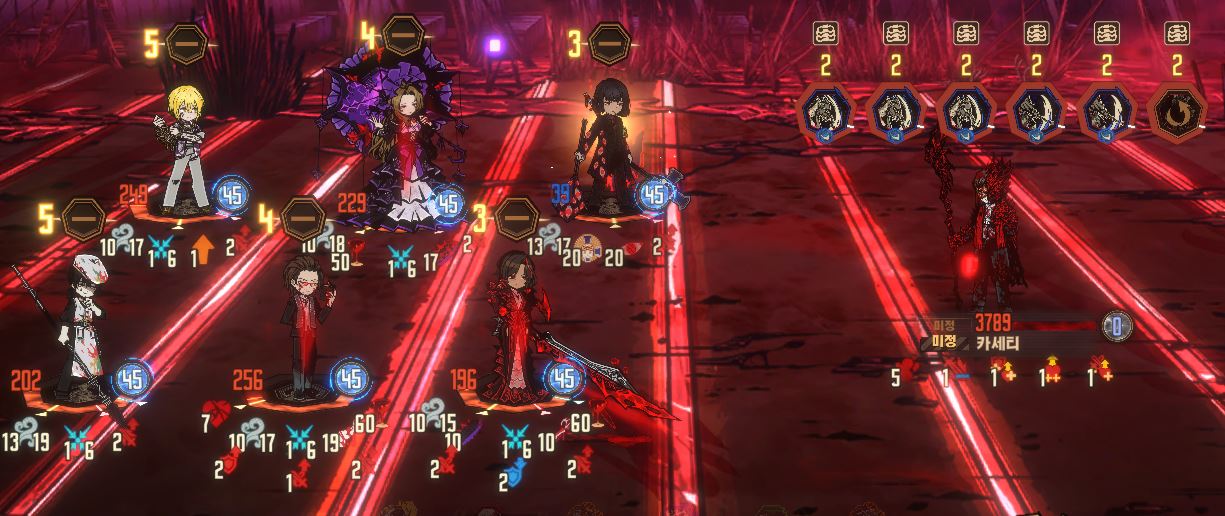Select the speed-5 skill slot above the blond sinner
This screenshot has height=516, width=1225.
tap(186, 45)
